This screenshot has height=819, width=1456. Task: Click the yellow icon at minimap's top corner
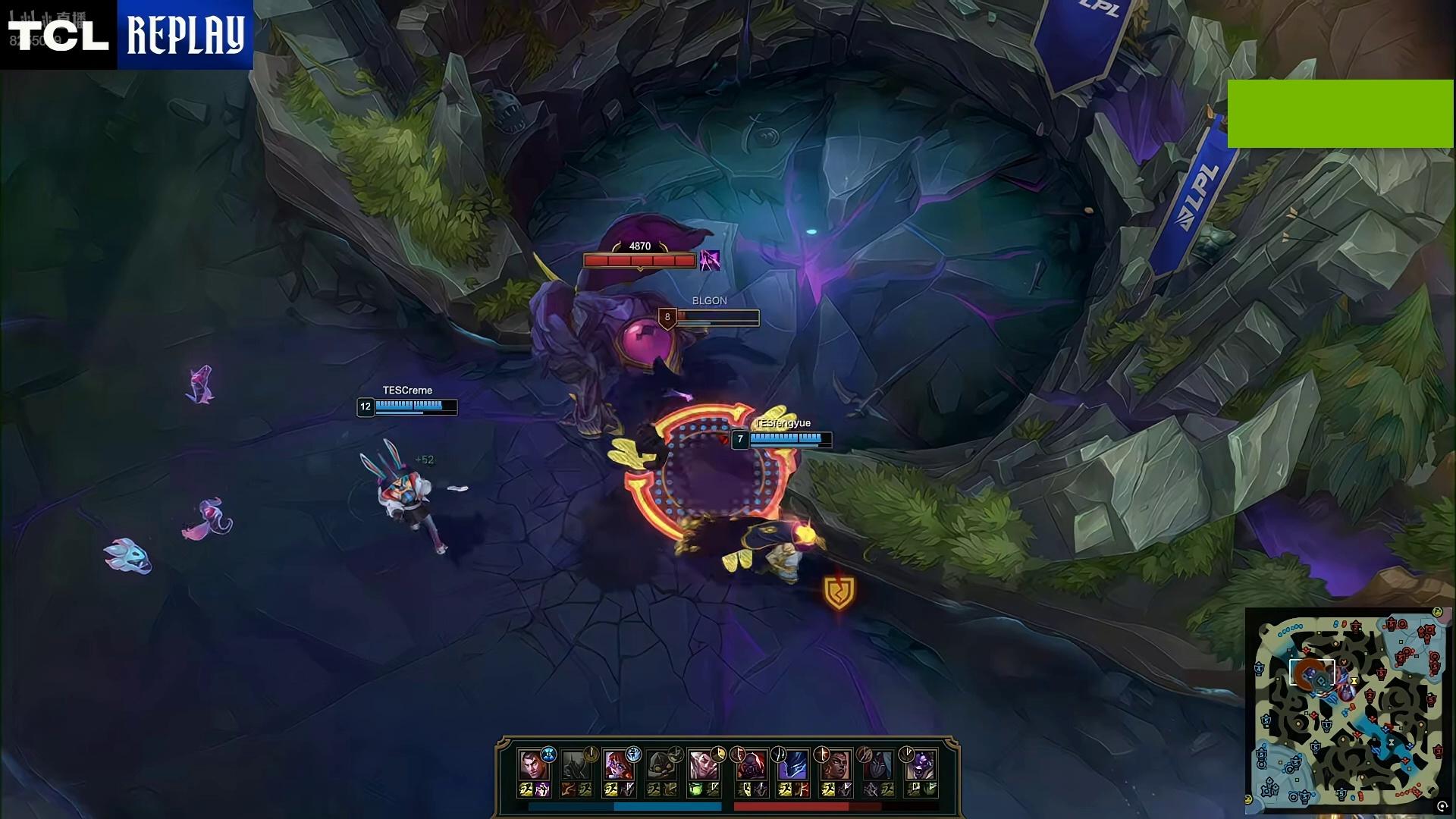pos(1437,612)
